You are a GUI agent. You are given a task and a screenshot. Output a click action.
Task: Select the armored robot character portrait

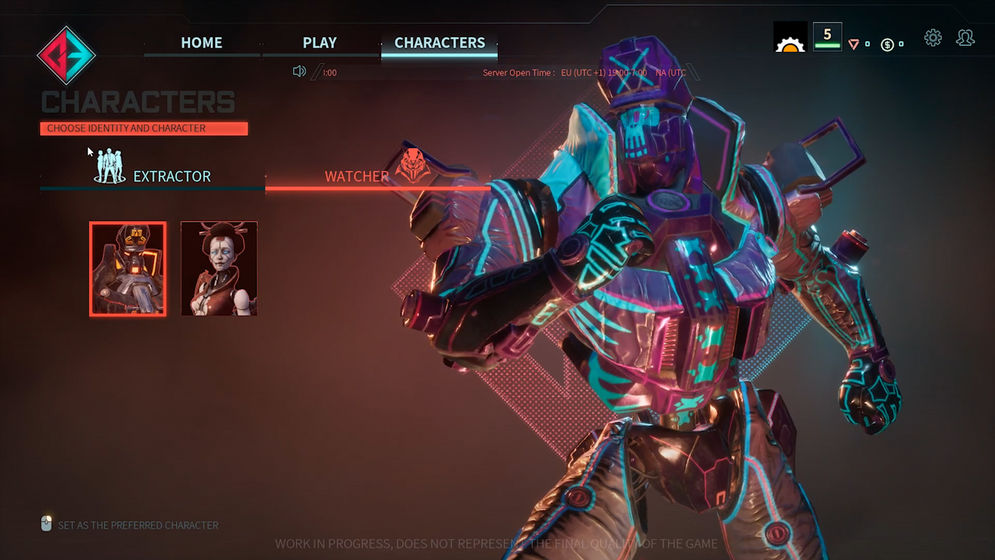click(128, 269)
